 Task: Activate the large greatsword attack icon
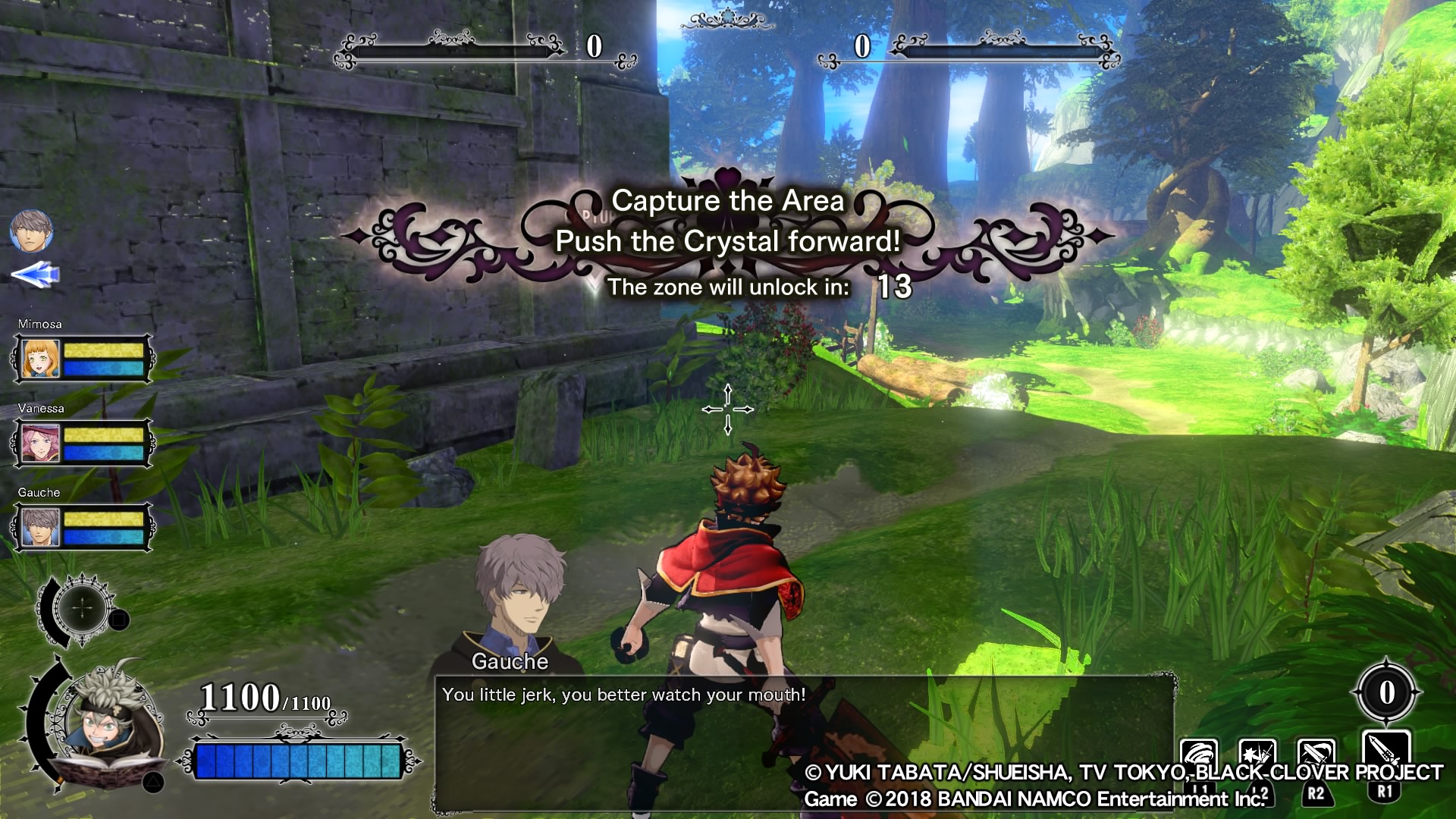(1385, 755)
